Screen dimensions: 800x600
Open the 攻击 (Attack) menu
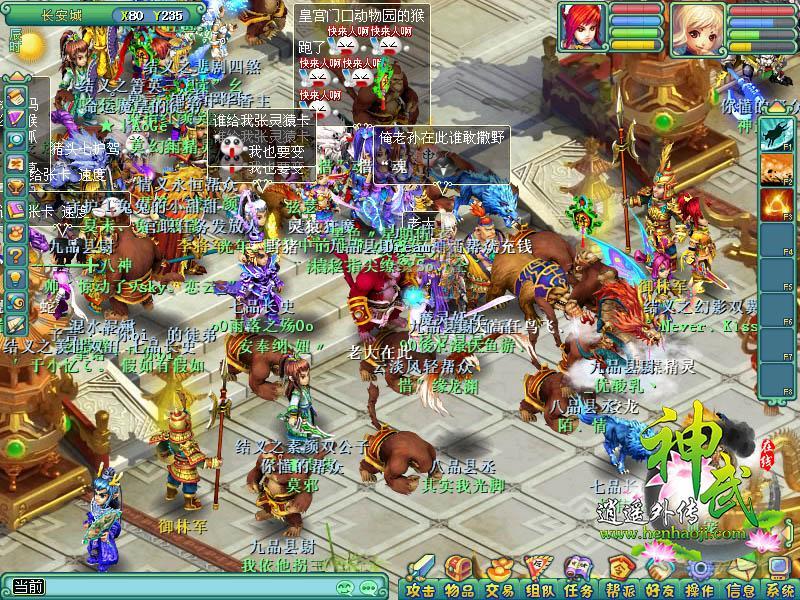pyautogui.click(x=420, y=588)
